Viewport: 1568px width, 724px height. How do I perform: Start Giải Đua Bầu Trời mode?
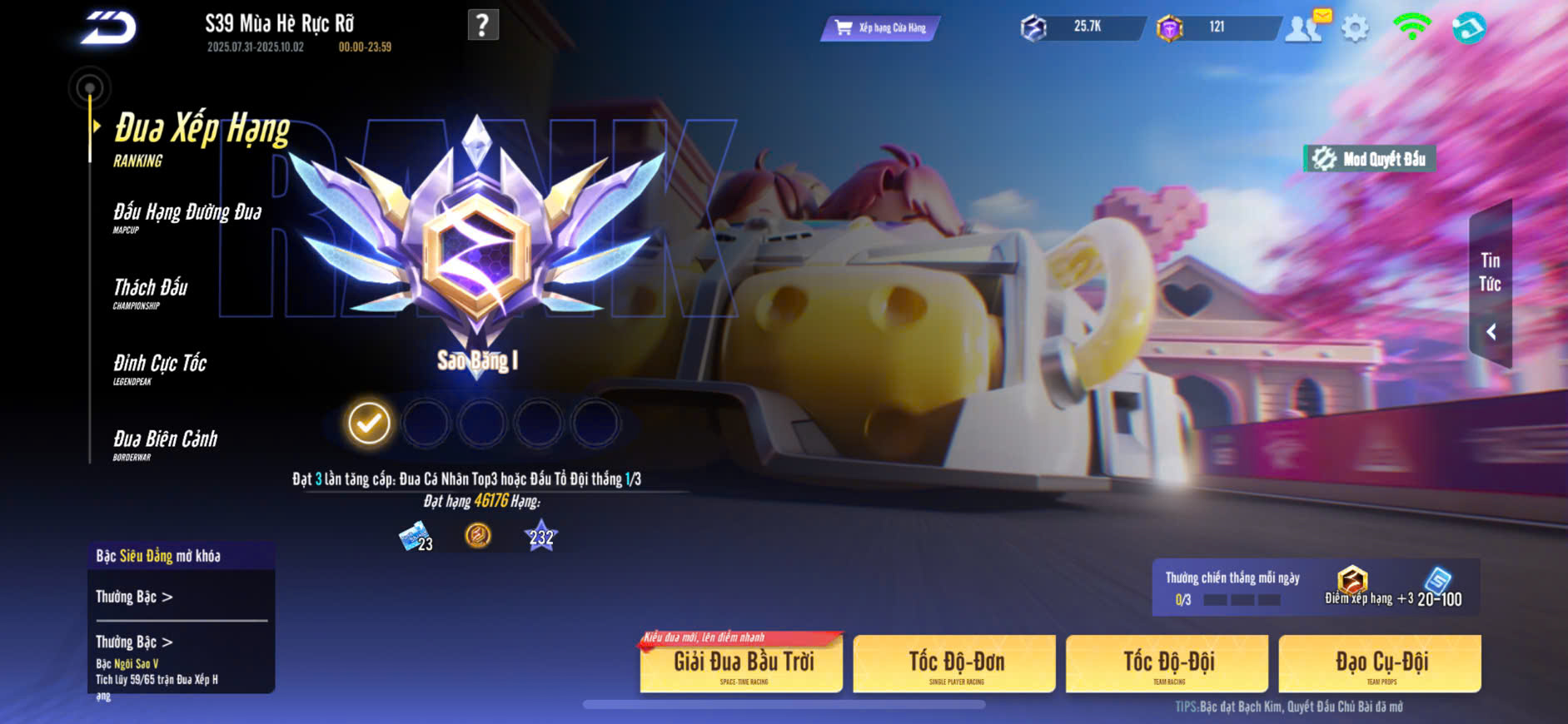pos(742,664)
